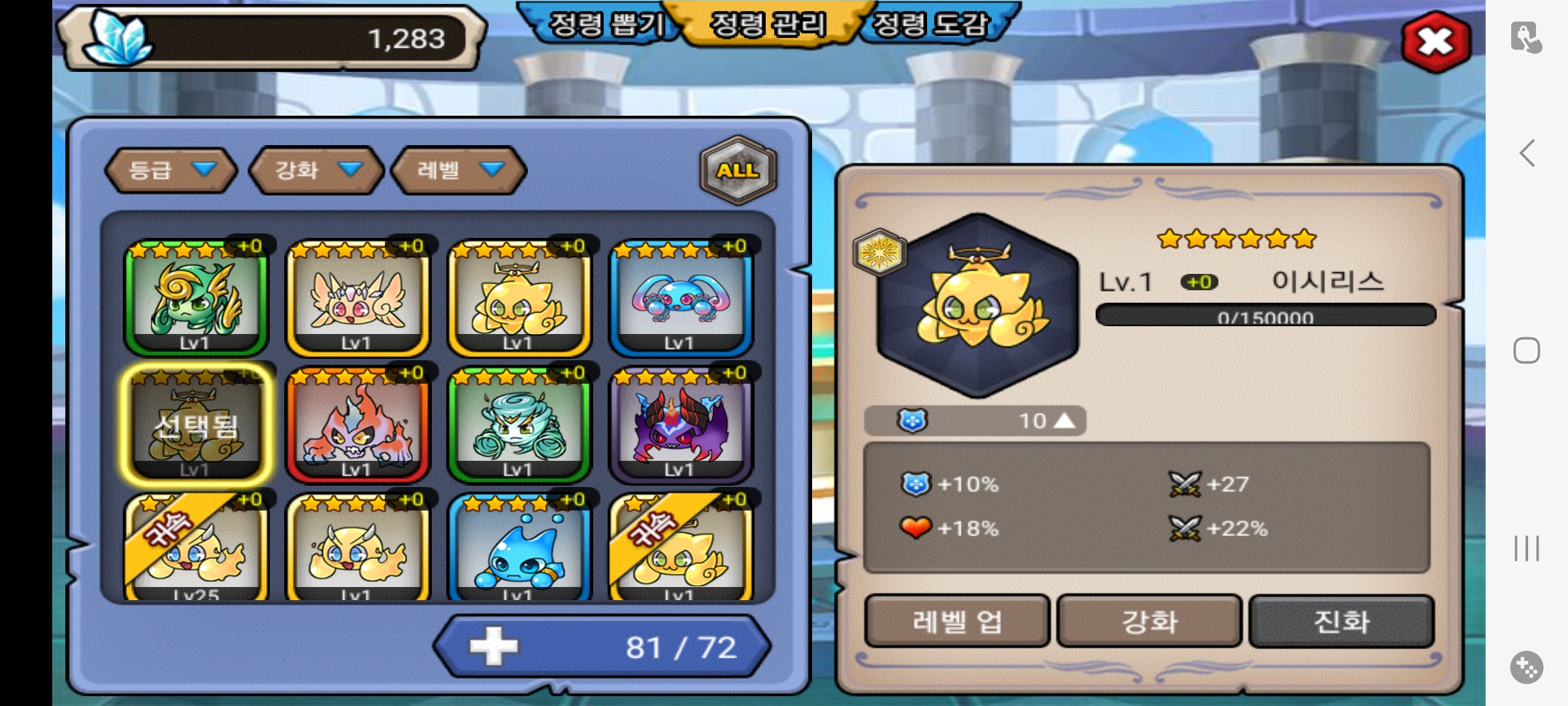Select the green wind-haired spirit with green border
This screenshot has height=706, width=1568.
[x=196, y=297]
